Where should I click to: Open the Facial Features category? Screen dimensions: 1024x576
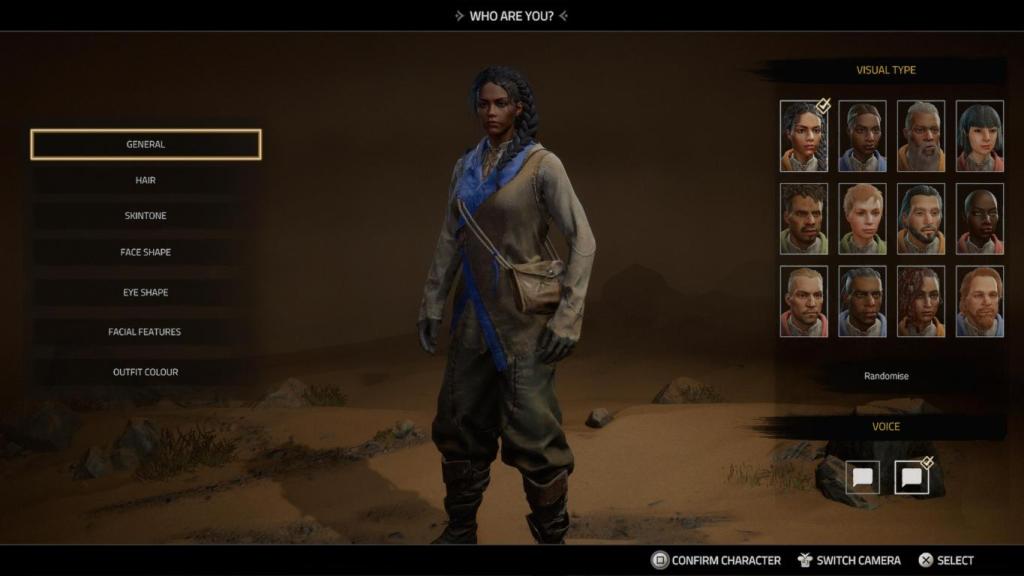[x=146, y=332]
